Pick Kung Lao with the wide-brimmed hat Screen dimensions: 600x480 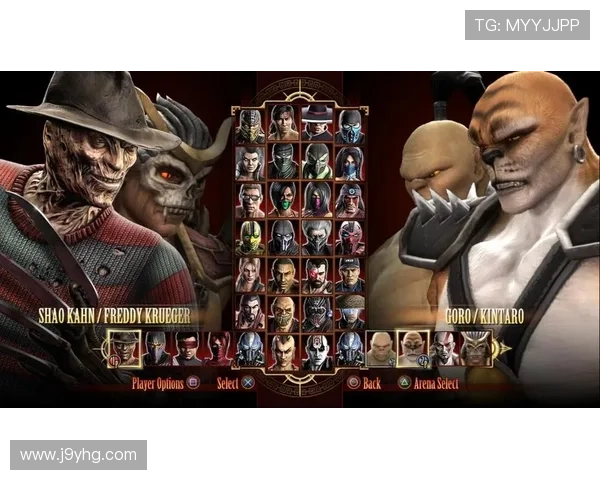pyautogui.click(x=317, y=127)
